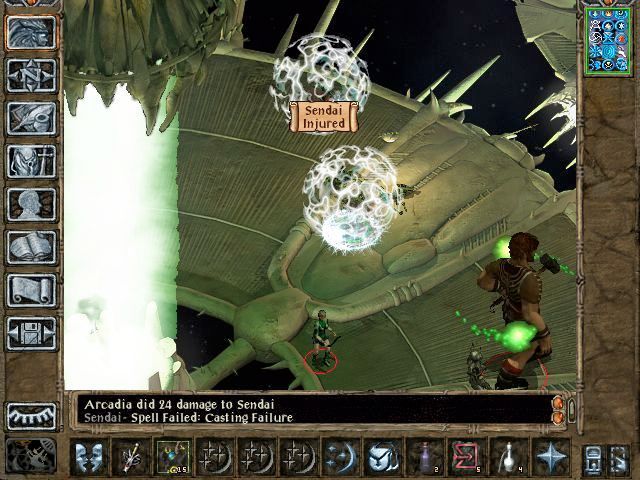Open the area map screen
The image size is (640, 480).
(31, 75)
